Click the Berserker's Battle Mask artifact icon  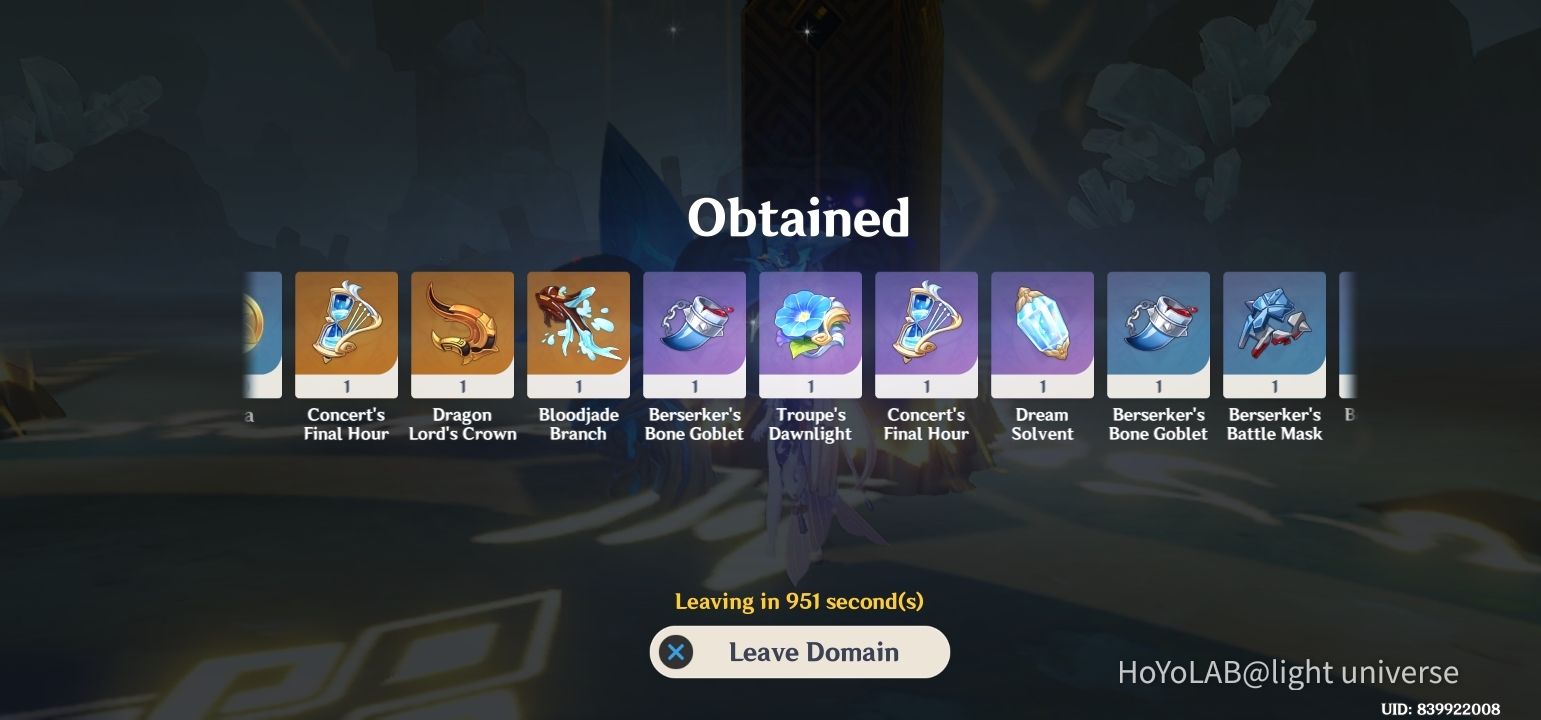point(1274,332)
